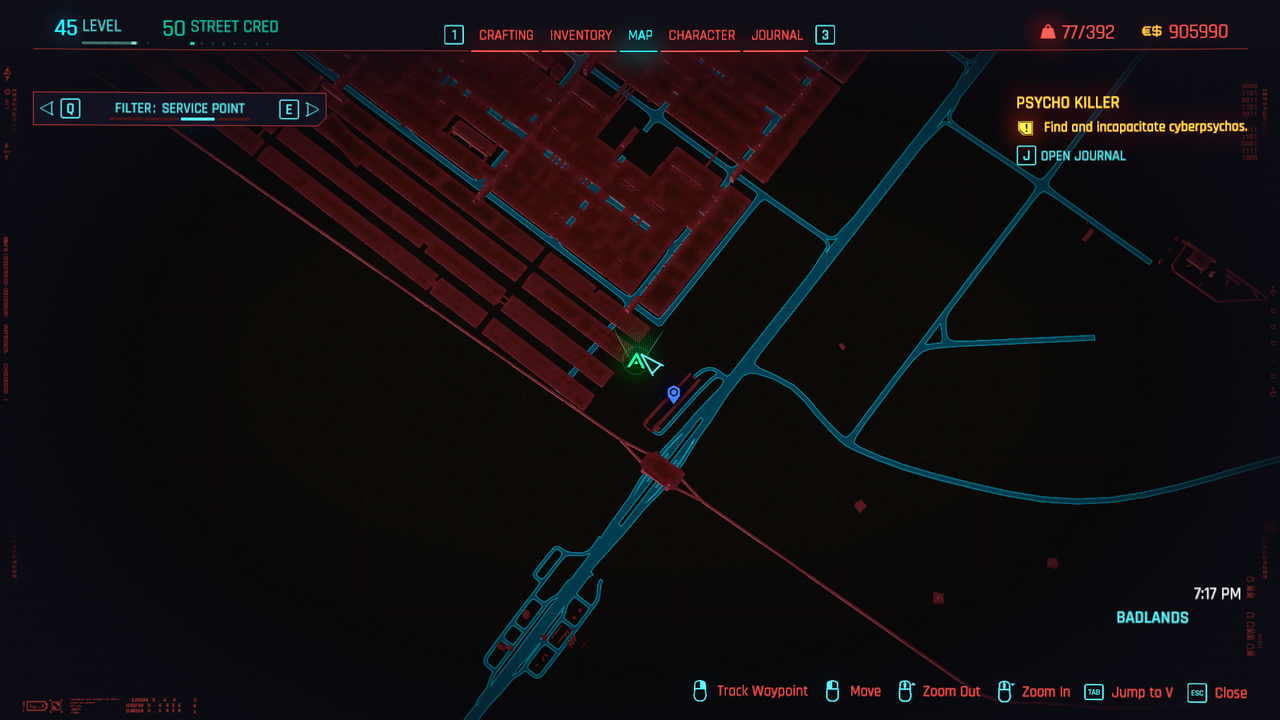Select the Map tab
Image resolution: width=1280 pixels, height=720 pixels.
640,35
